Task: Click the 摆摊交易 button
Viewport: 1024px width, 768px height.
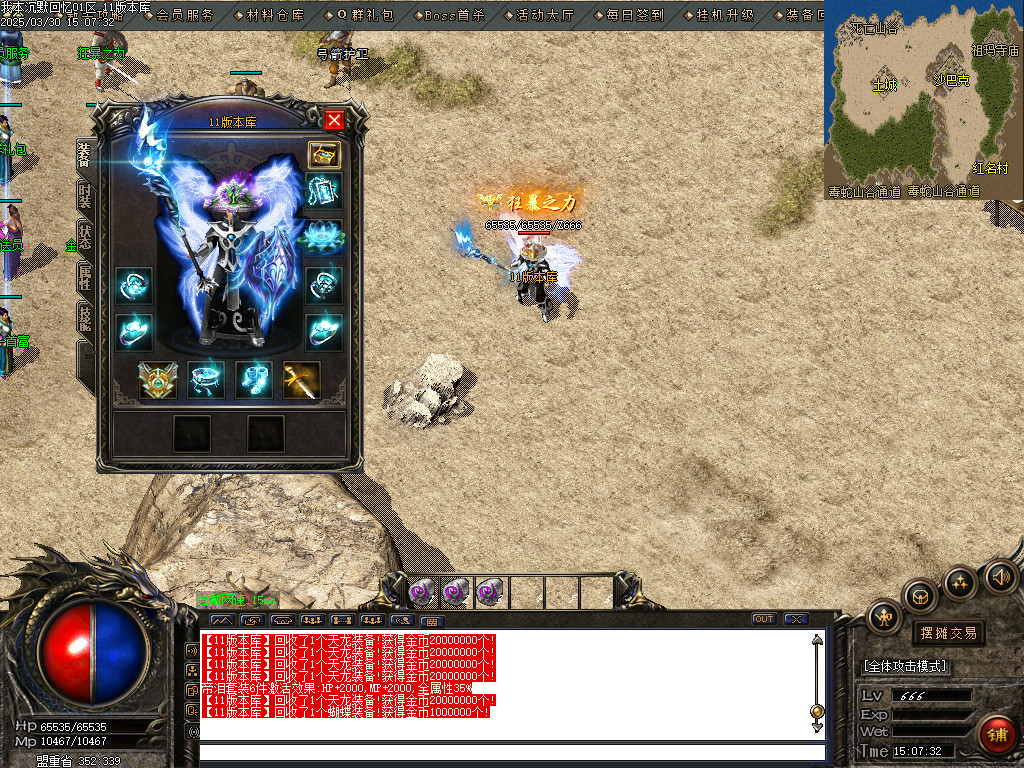Action: tap(947, 633)
